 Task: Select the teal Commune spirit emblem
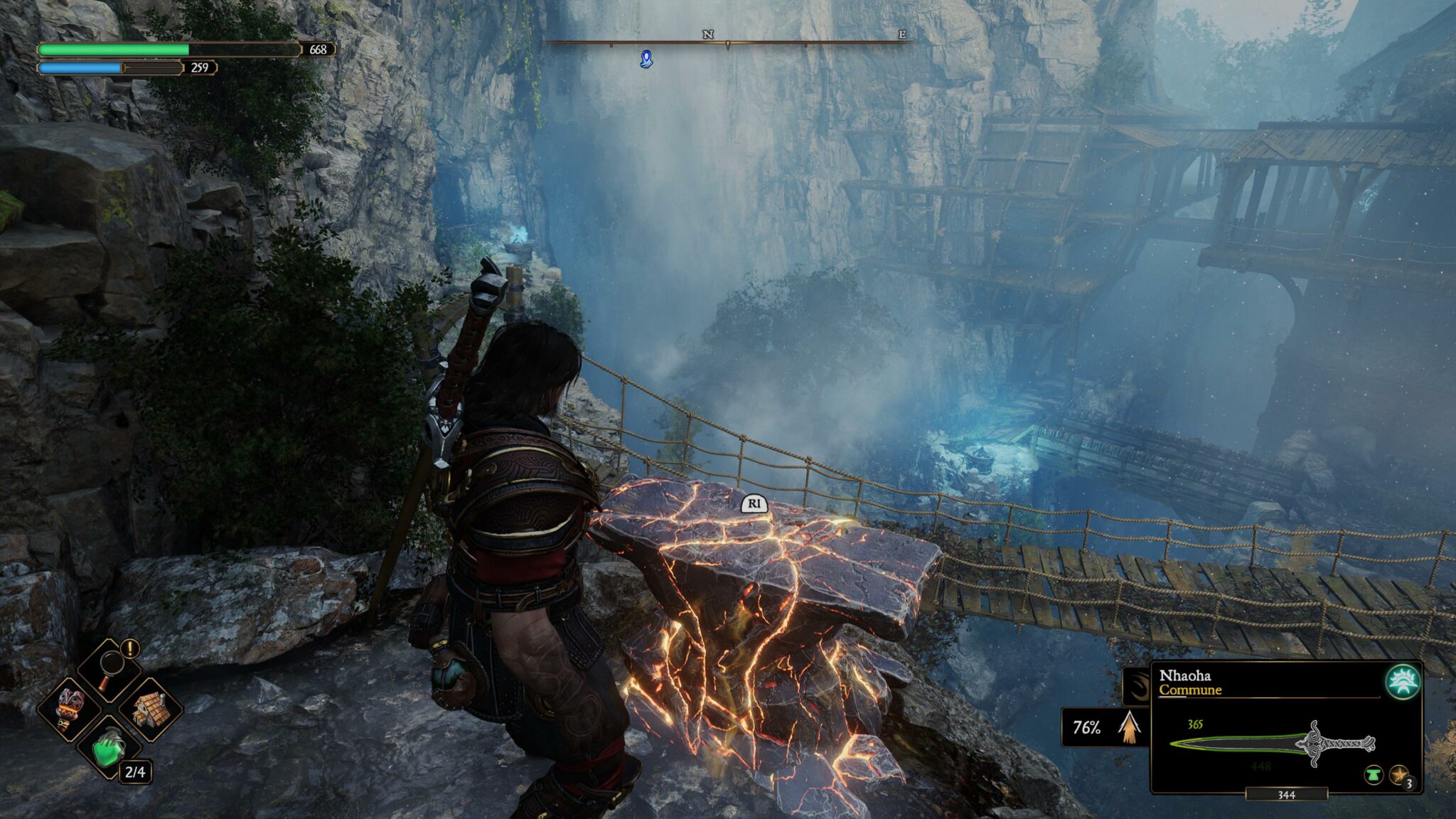click(x=1403, y=681)
